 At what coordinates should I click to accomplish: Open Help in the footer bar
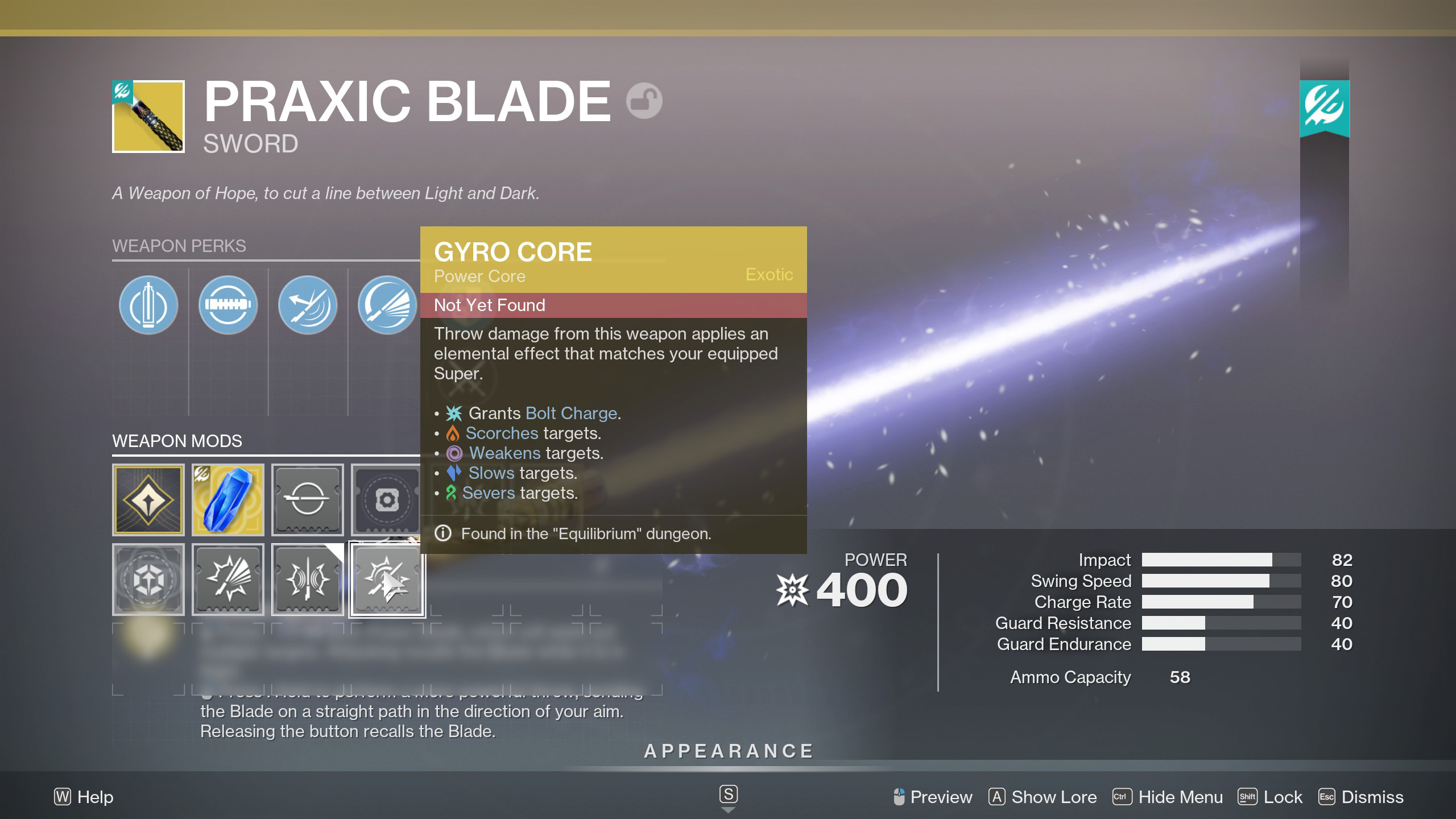84,797
